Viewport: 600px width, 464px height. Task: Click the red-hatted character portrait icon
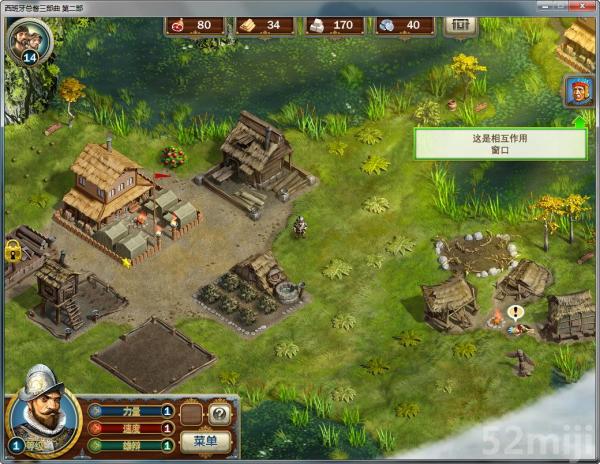tap(579, 92)
